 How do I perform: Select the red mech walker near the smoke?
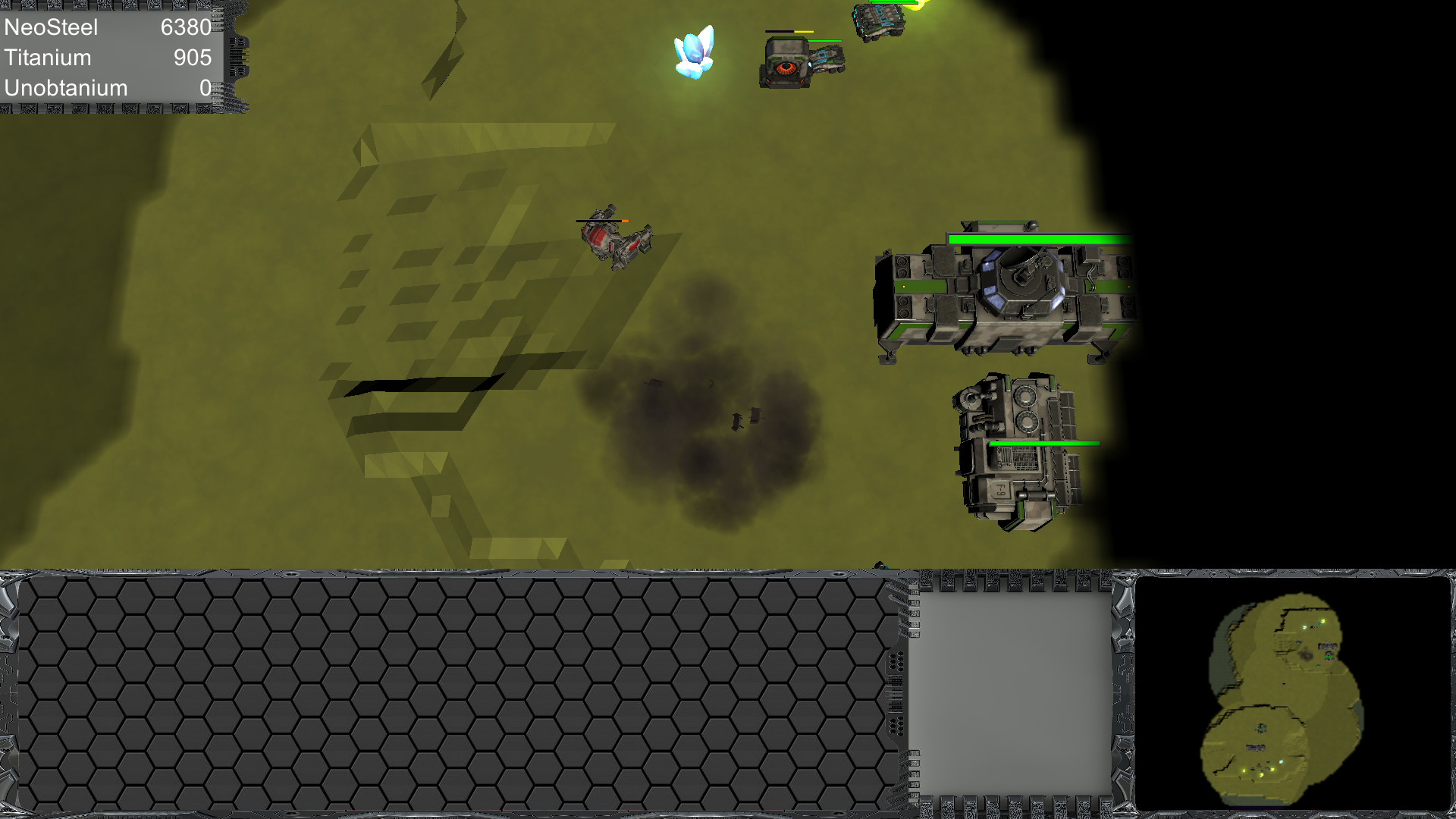(x=614, y=239)
